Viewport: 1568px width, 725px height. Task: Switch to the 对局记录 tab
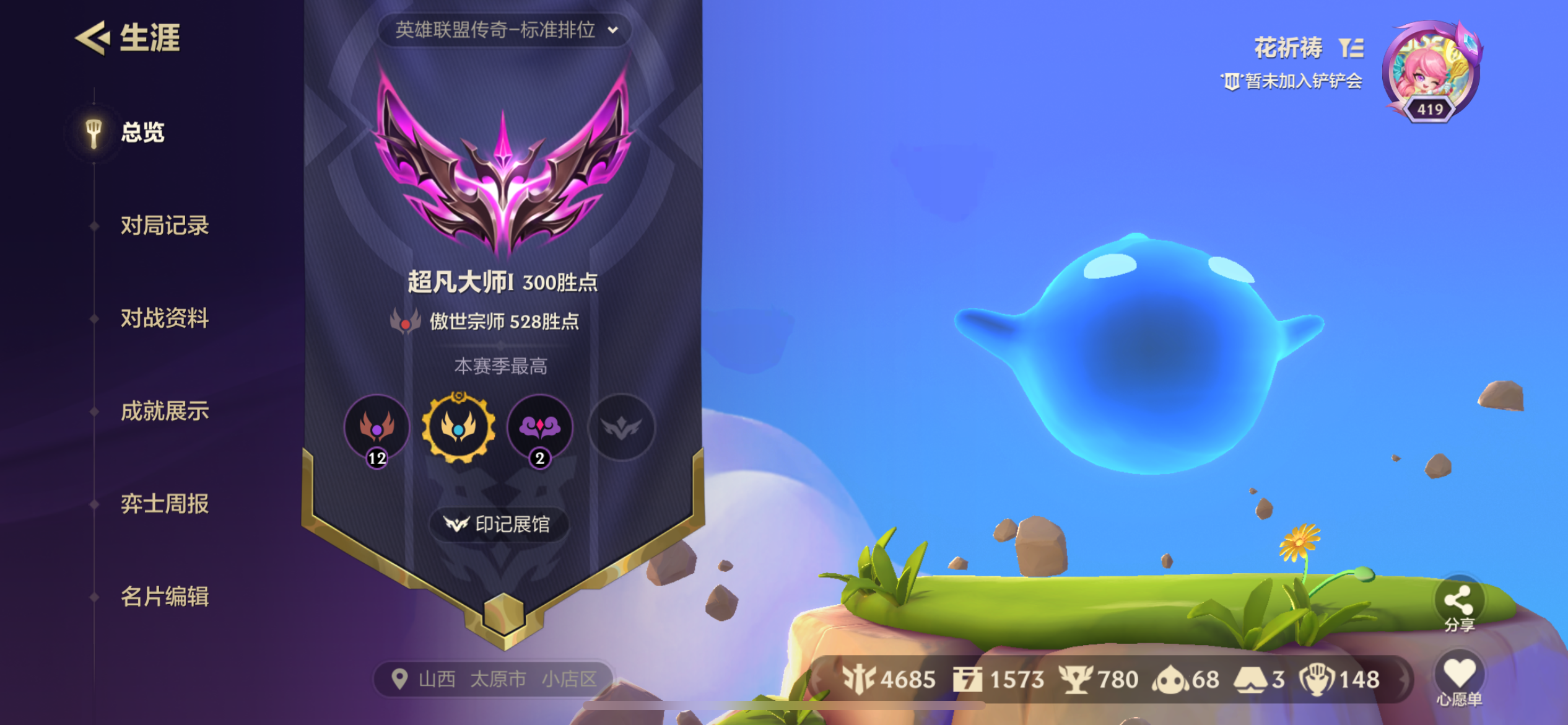click(165, 226)
